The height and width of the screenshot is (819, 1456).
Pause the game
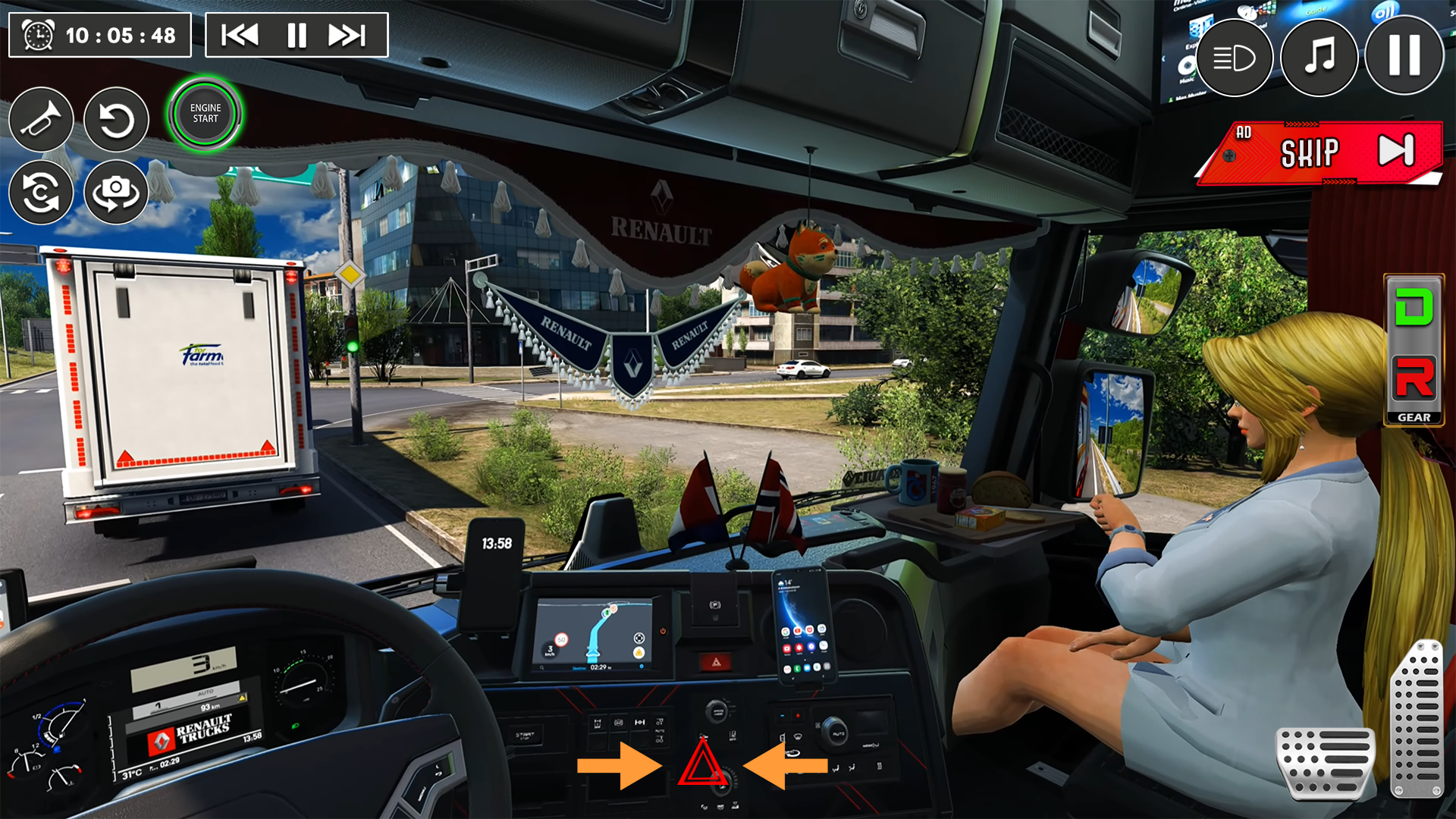(1404, 58)
